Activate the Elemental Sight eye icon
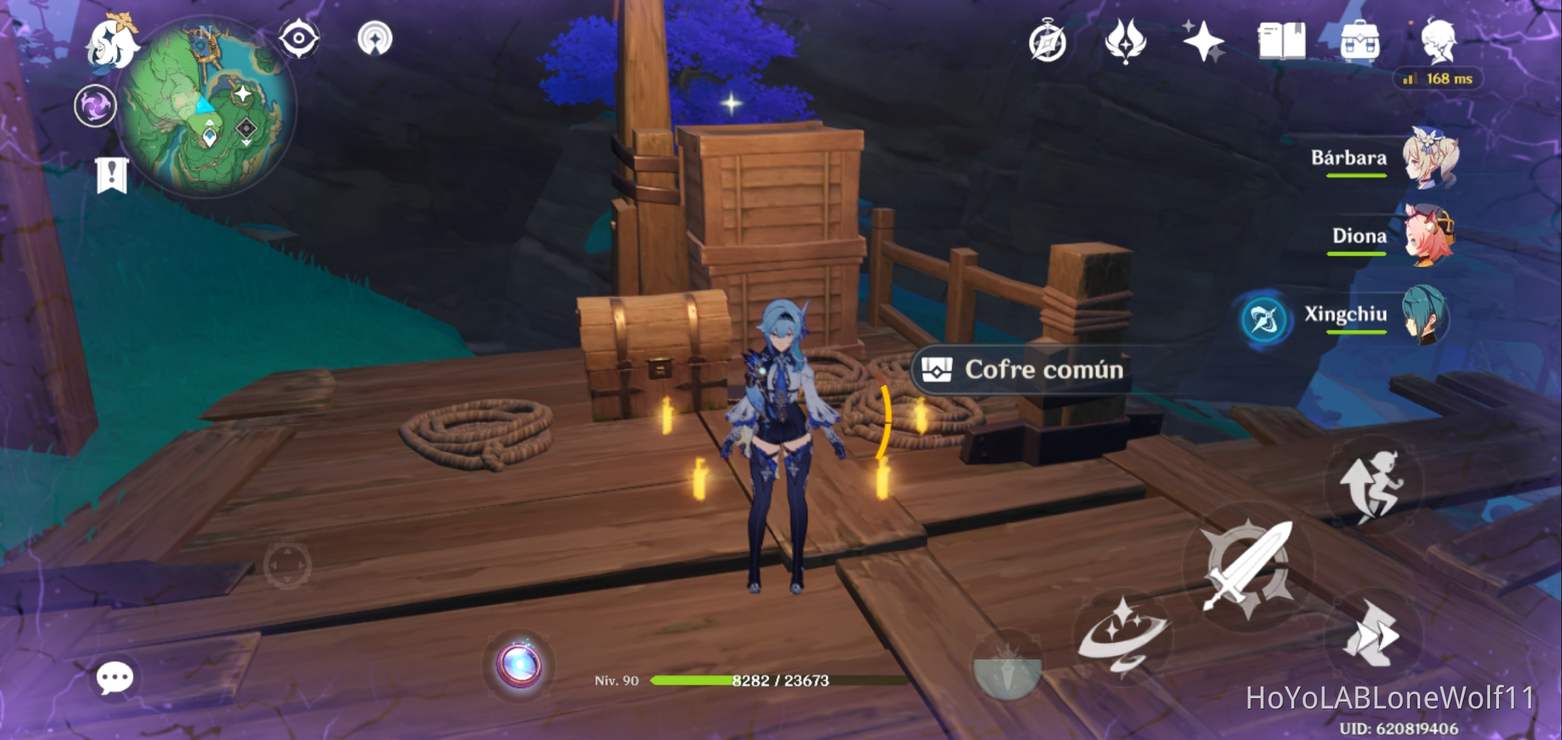Viewport: 1562px width, 740px height. pos(298,36)
